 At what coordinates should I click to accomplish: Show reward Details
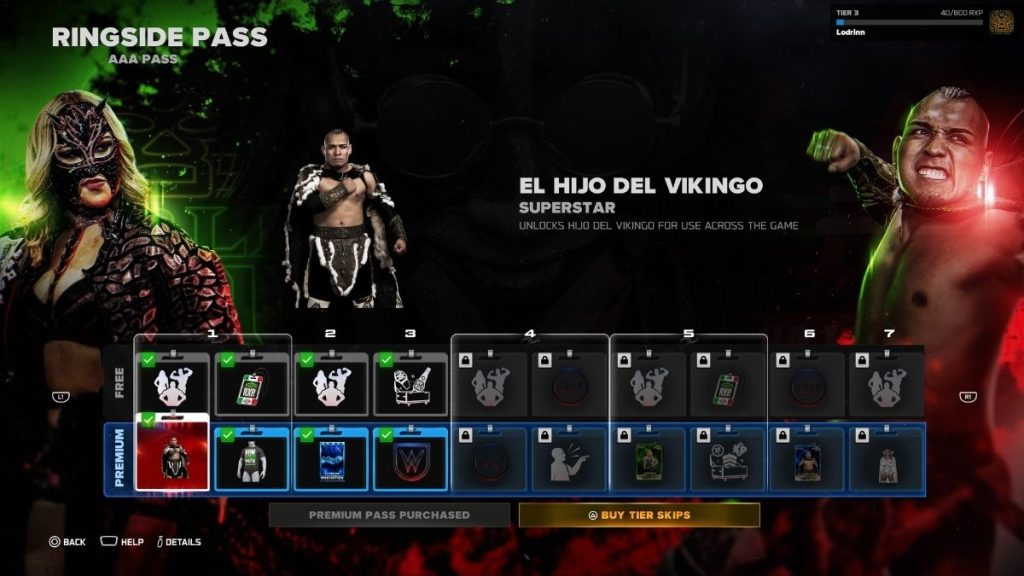[176, 542]
